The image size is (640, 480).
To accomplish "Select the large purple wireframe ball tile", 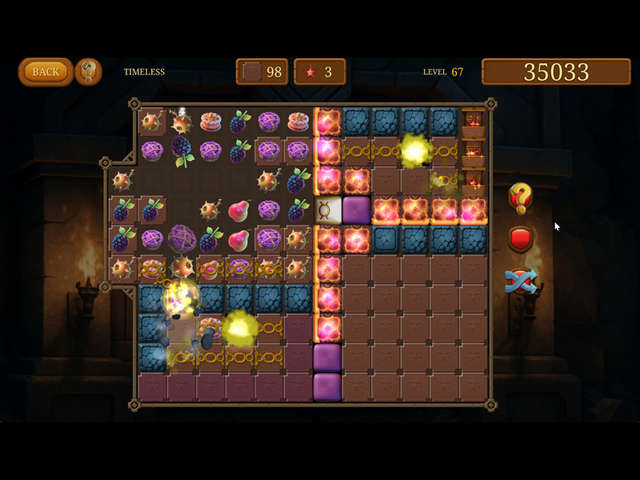I will pos(182,239).
